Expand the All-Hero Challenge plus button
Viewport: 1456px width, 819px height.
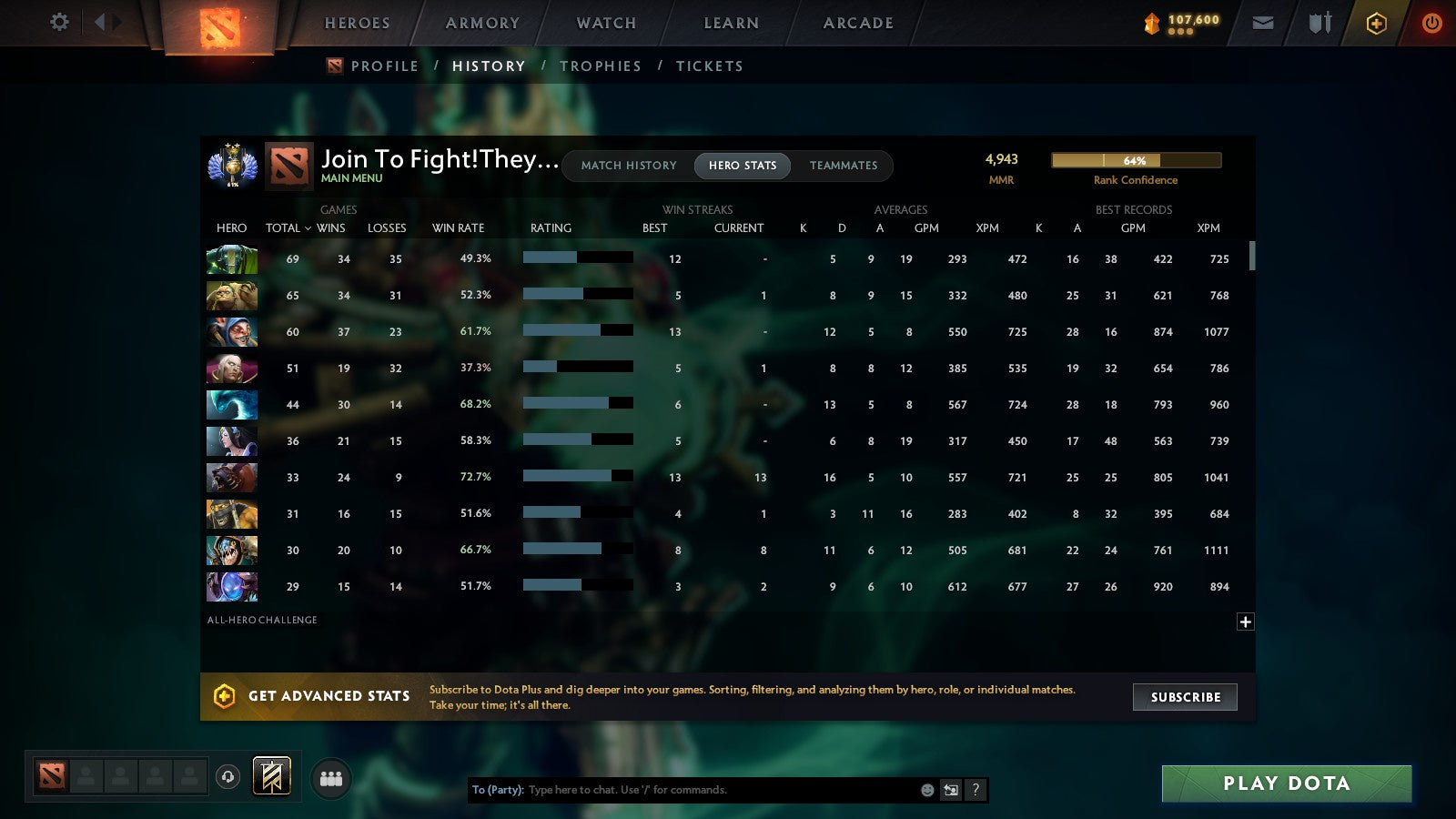pyautogui.click(x=1244, y=621)
